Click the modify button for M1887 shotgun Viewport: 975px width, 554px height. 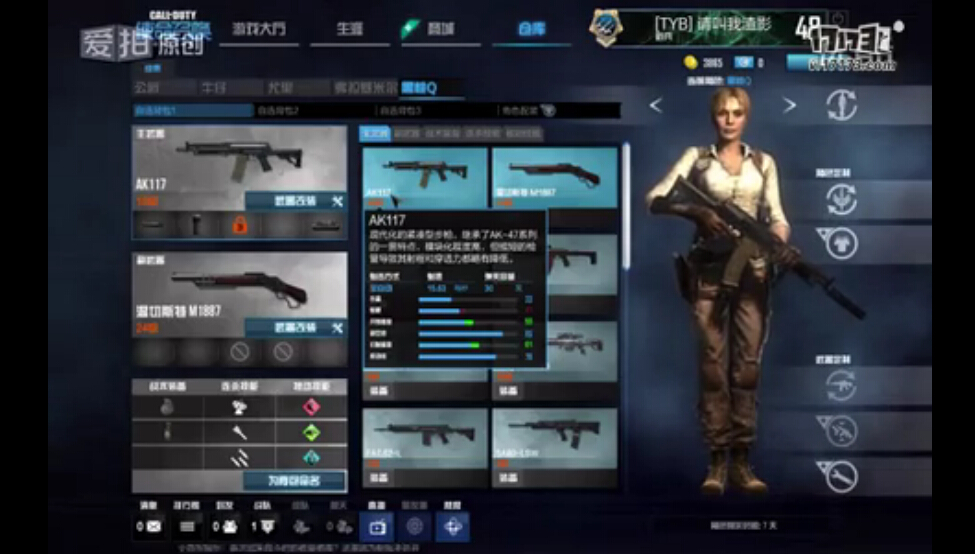coord(295,327)
